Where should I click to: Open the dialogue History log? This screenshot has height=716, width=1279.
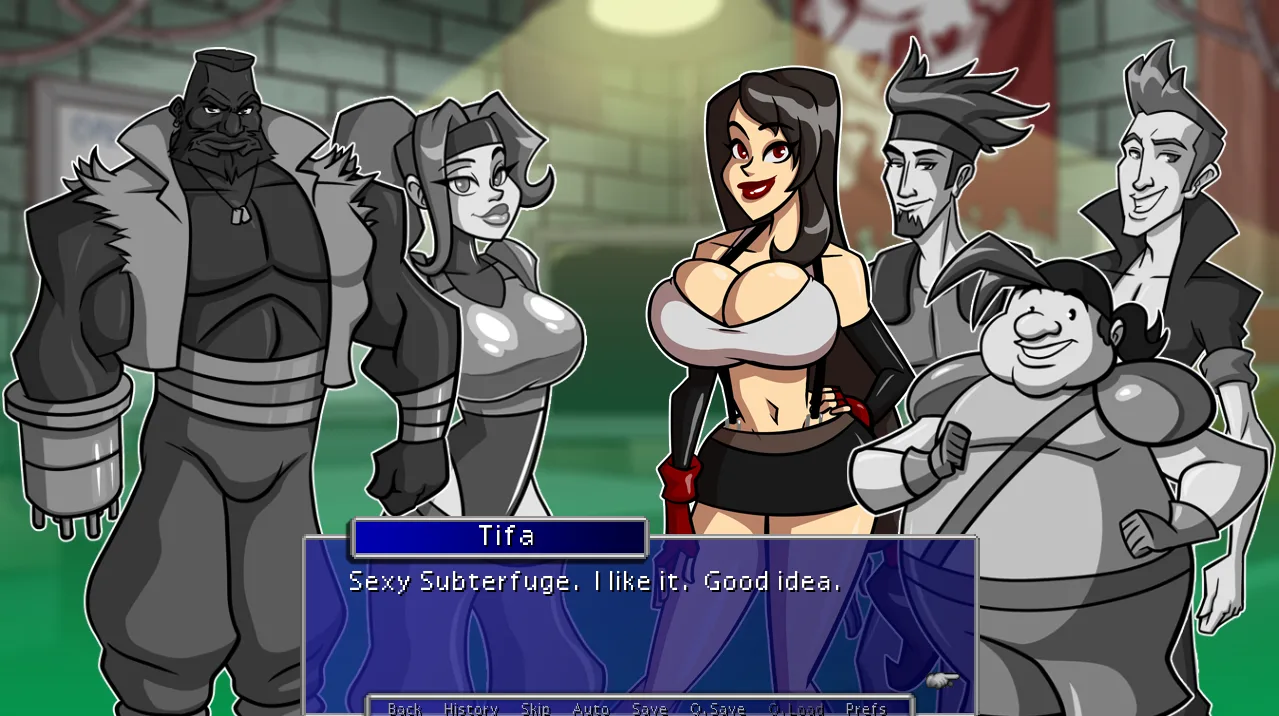pos(470,708)
